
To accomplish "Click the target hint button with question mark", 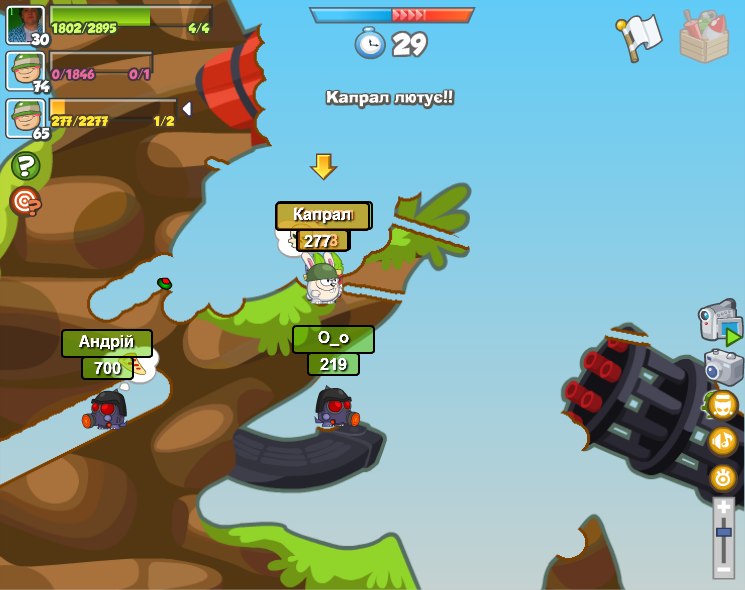I will (x=25, y=201).
